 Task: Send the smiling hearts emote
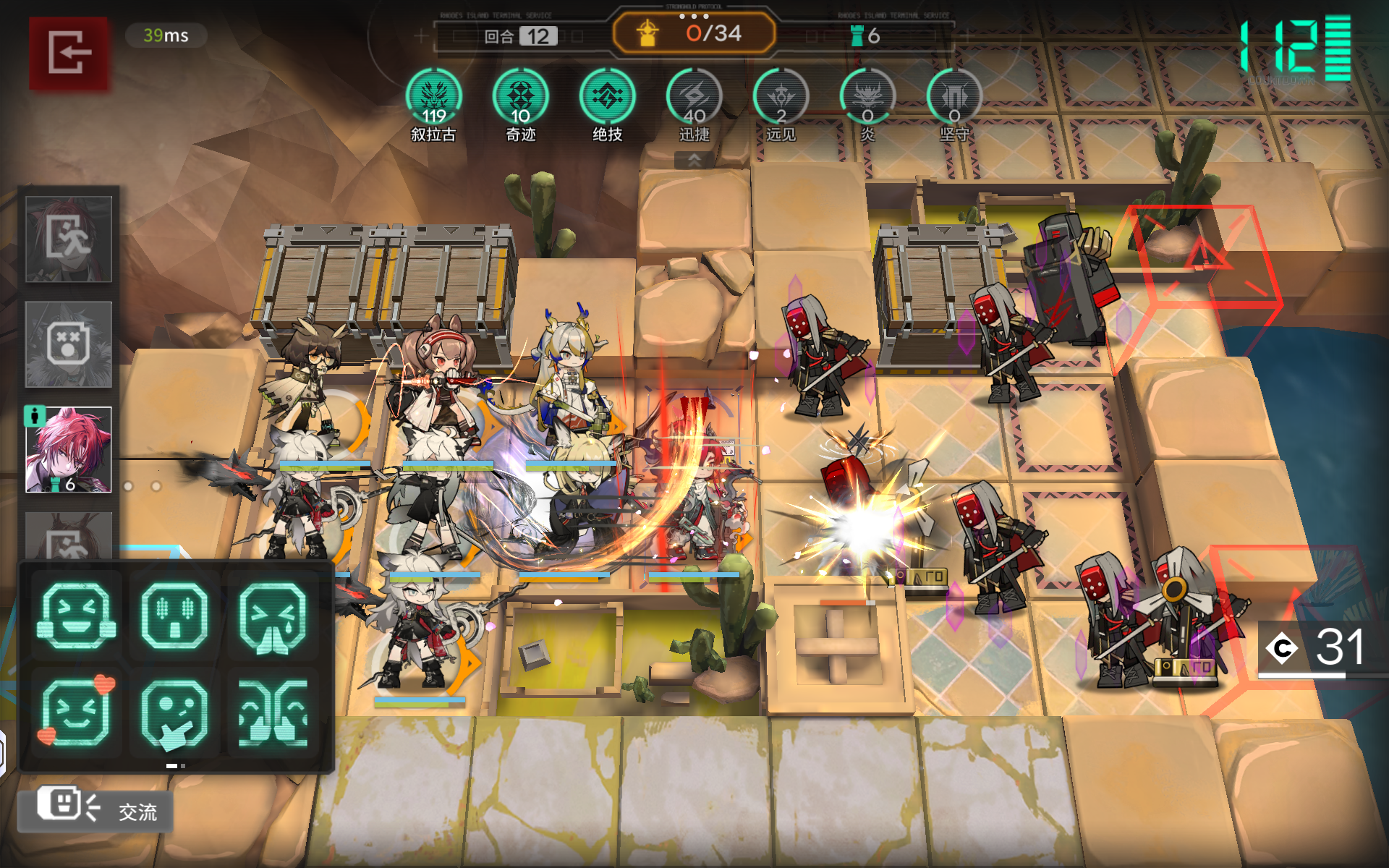pos(76,712)
